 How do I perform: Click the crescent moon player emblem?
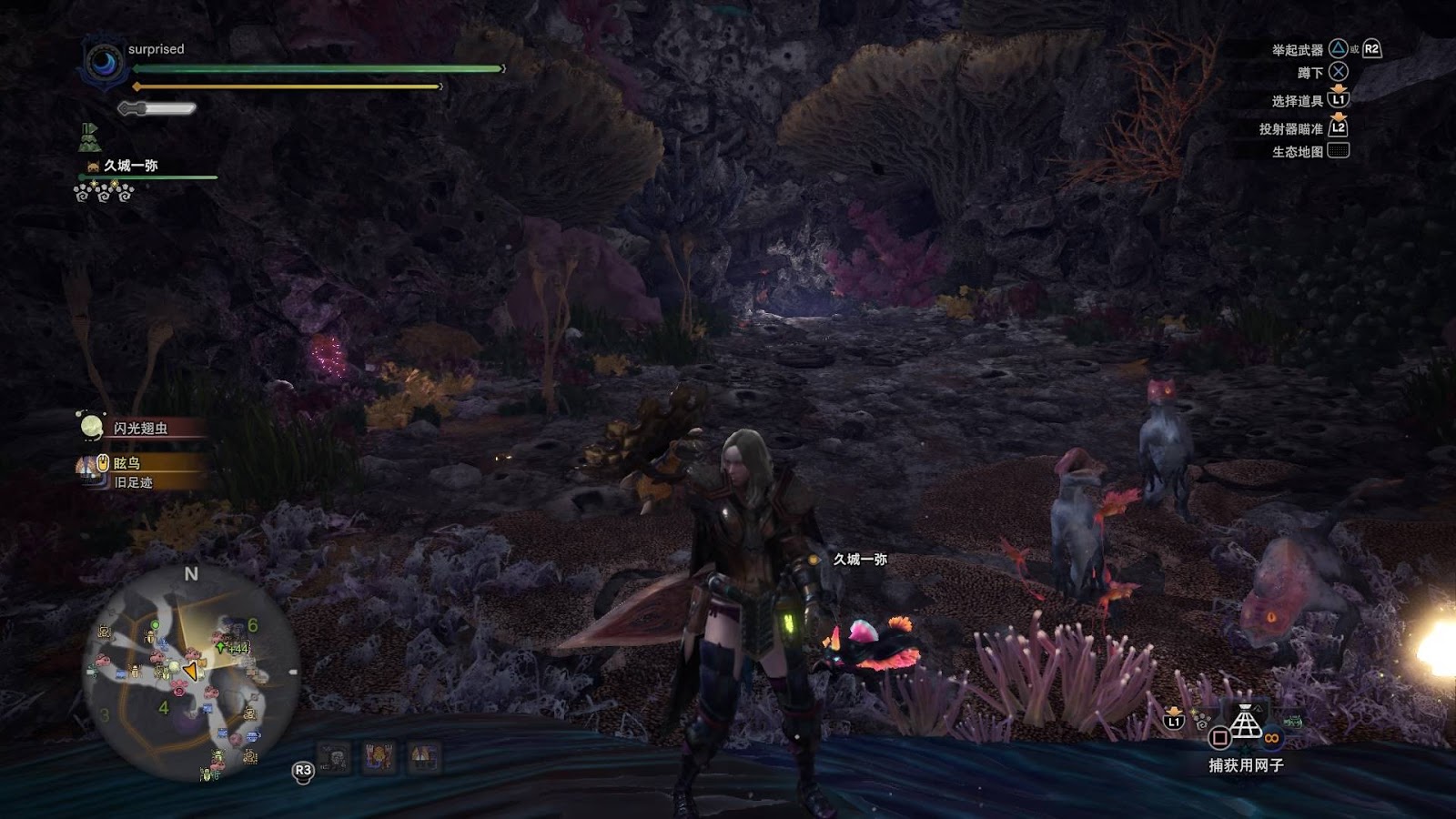click(x=103, y=64)
